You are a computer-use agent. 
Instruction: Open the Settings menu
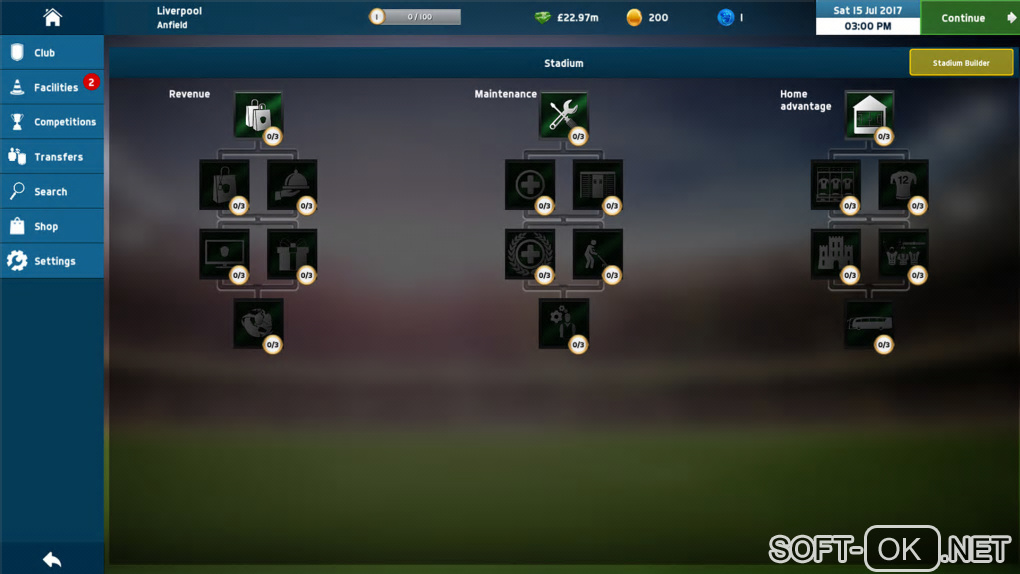point(52,261)
